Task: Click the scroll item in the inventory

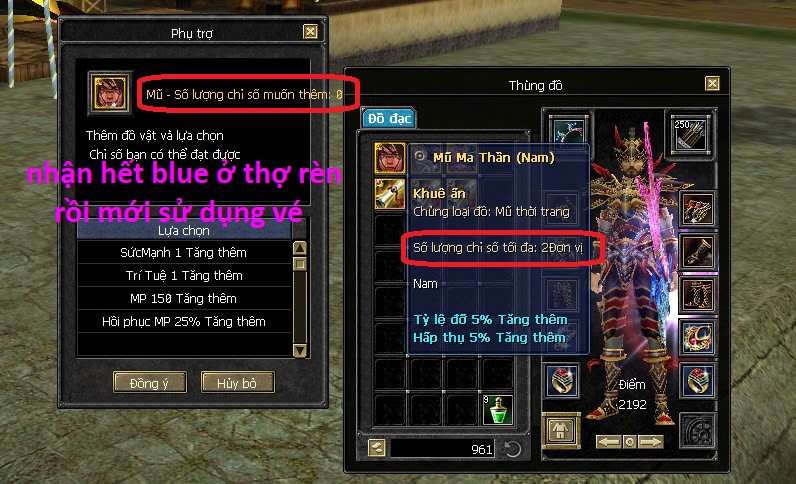Action: tap(390, 192)
